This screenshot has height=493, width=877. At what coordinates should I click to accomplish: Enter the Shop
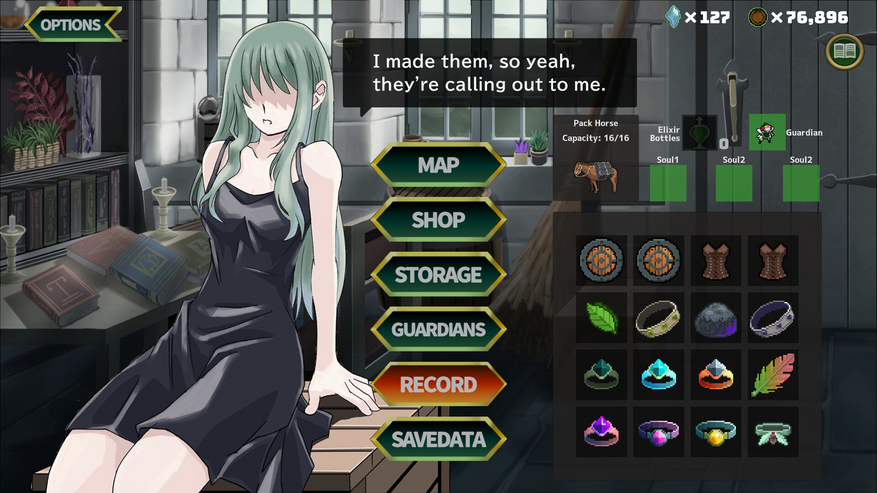(436, 220)
